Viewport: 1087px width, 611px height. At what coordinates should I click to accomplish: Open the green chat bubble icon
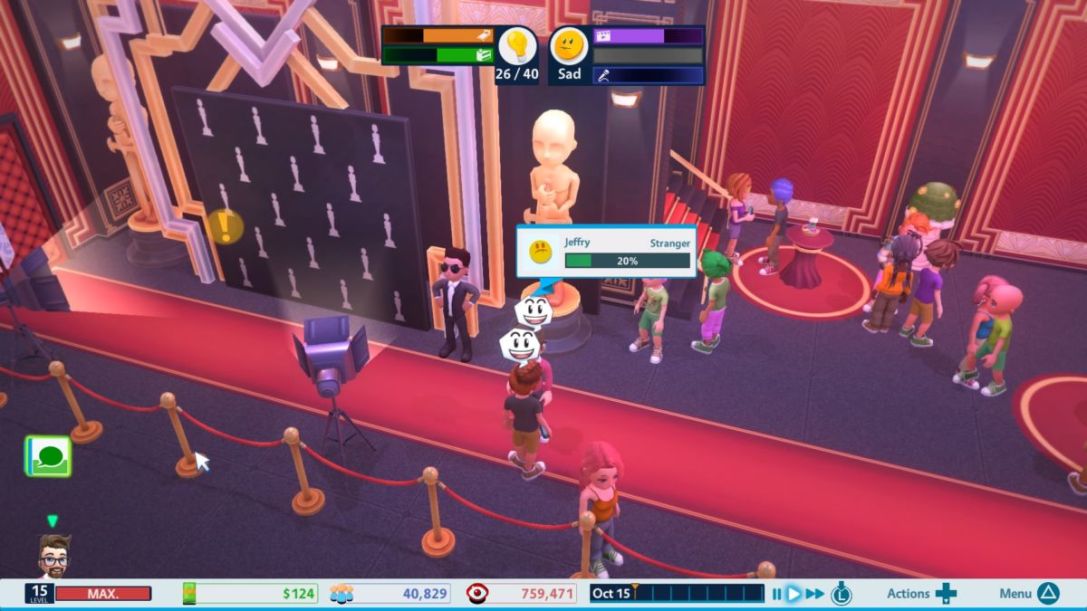48,456
